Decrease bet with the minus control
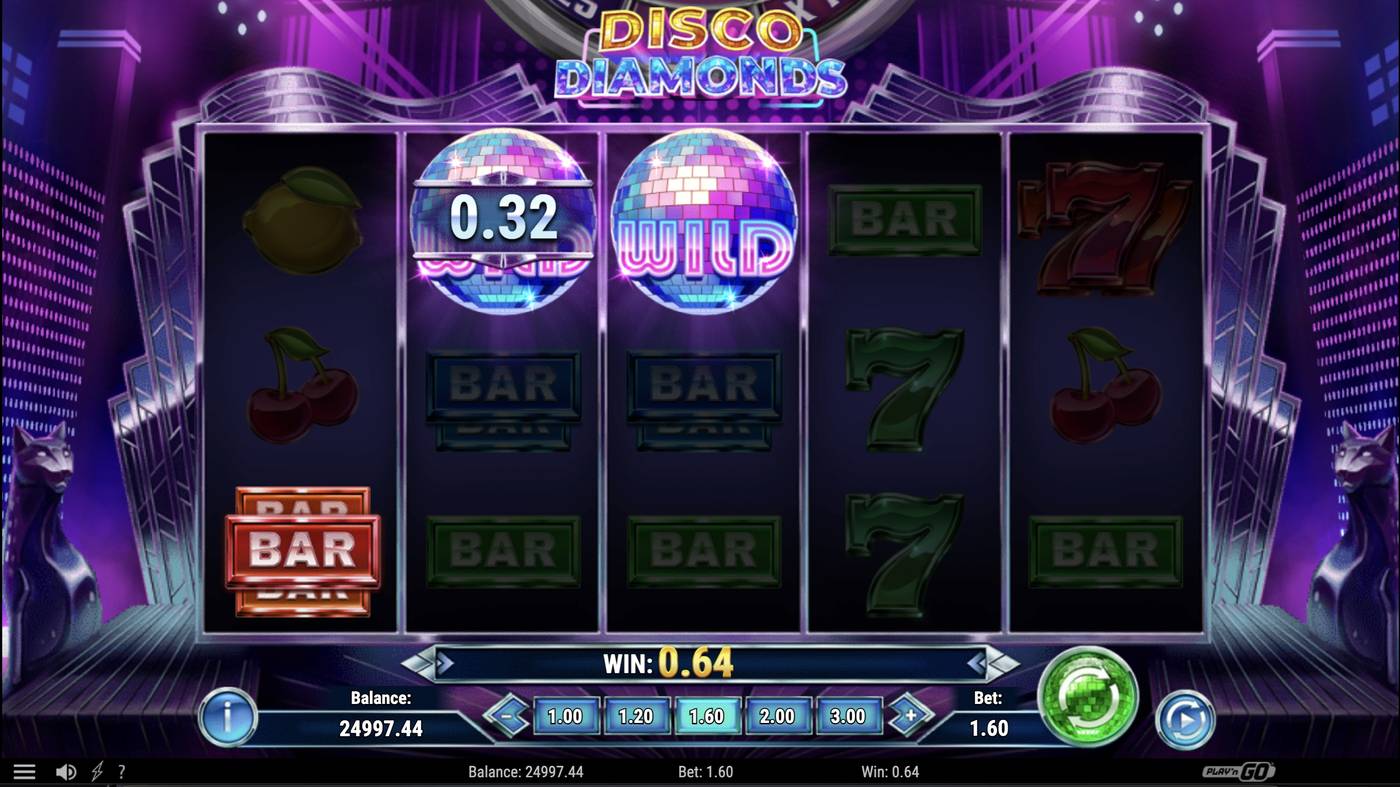Image resolution: width=1400 pixels, height=787 pixels. [x=508, y=716]
